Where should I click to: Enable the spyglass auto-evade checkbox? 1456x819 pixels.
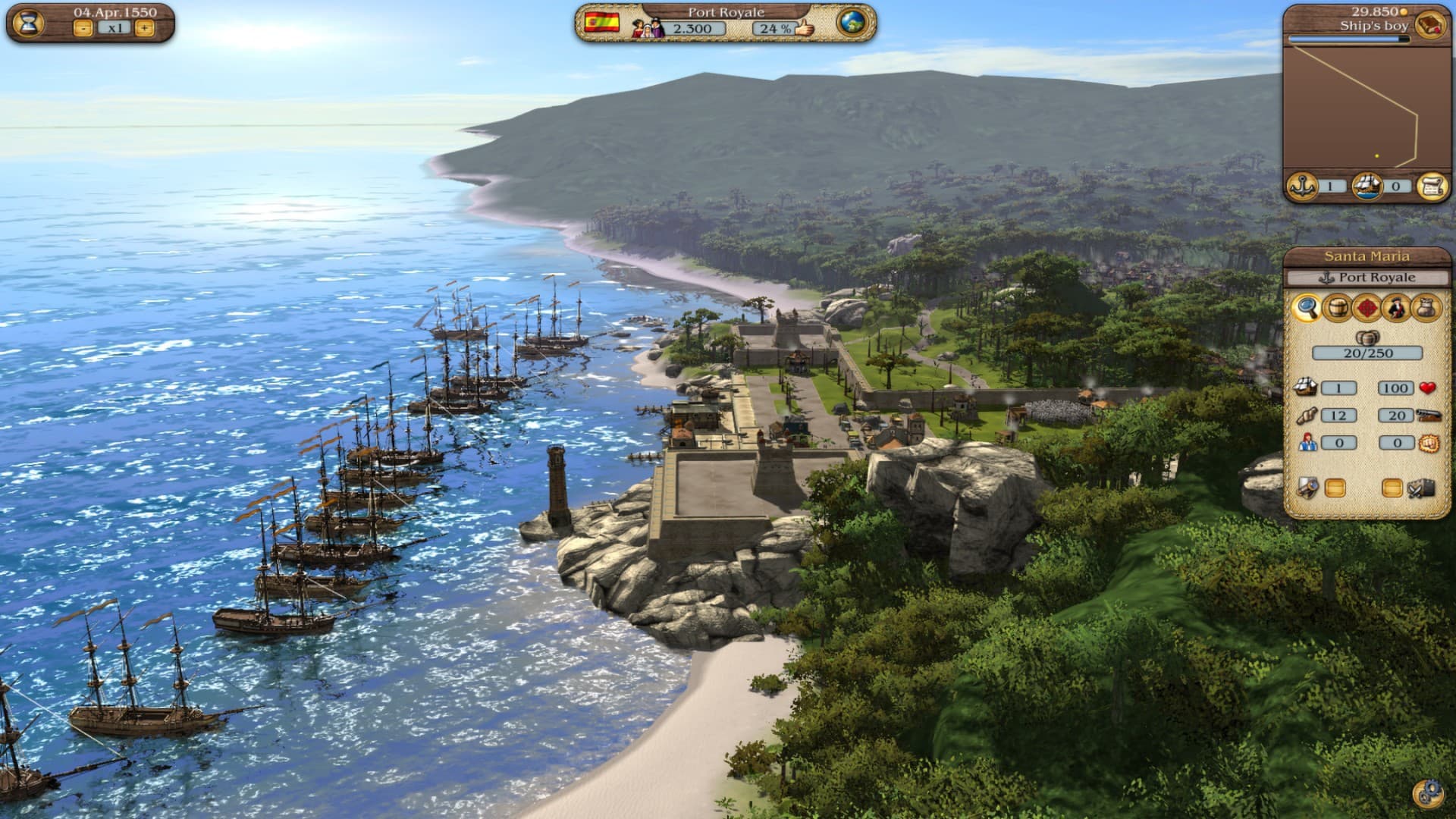coord(1335,486)
